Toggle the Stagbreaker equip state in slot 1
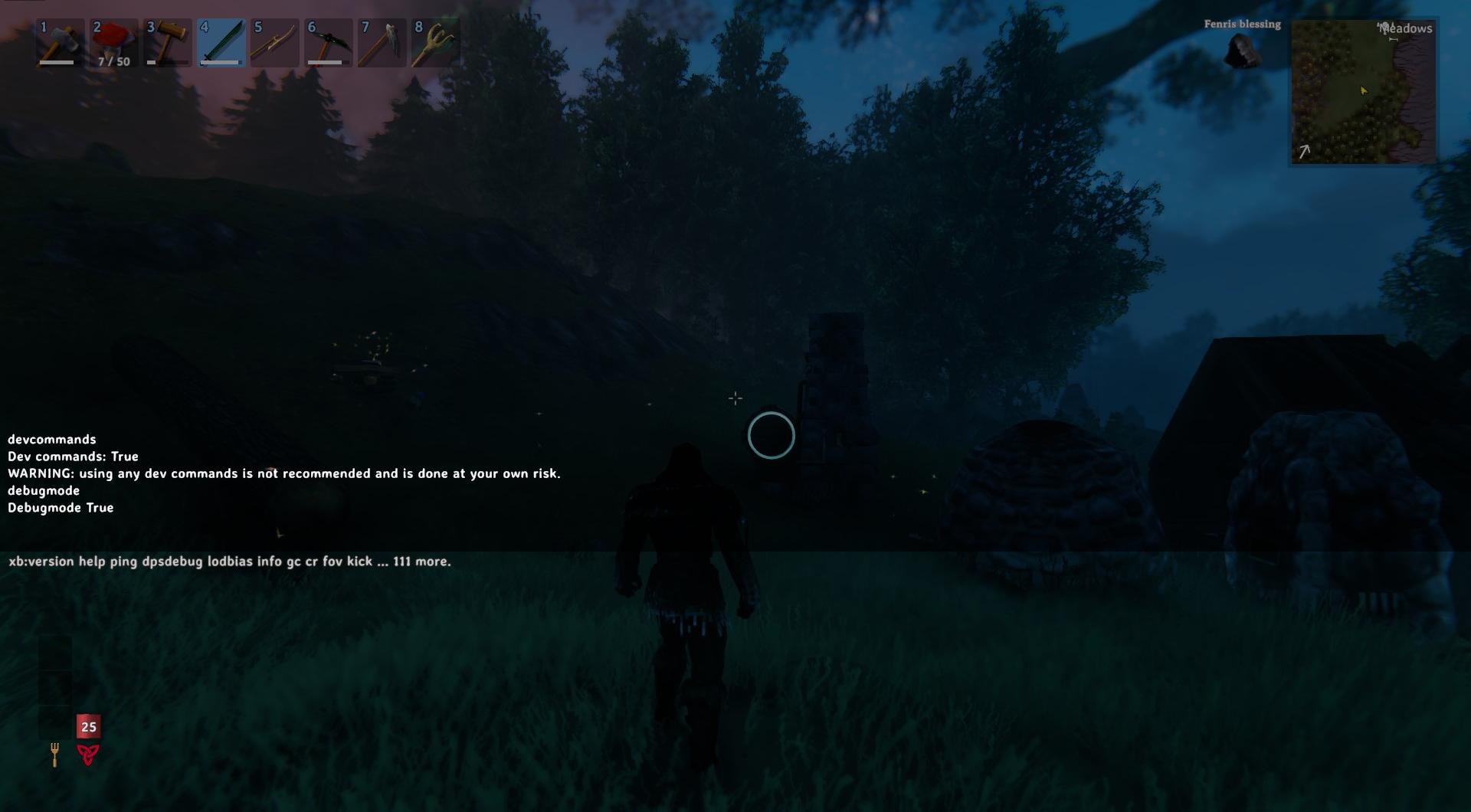This screenshot has width=1471, height=812. [x=60, y=42]
